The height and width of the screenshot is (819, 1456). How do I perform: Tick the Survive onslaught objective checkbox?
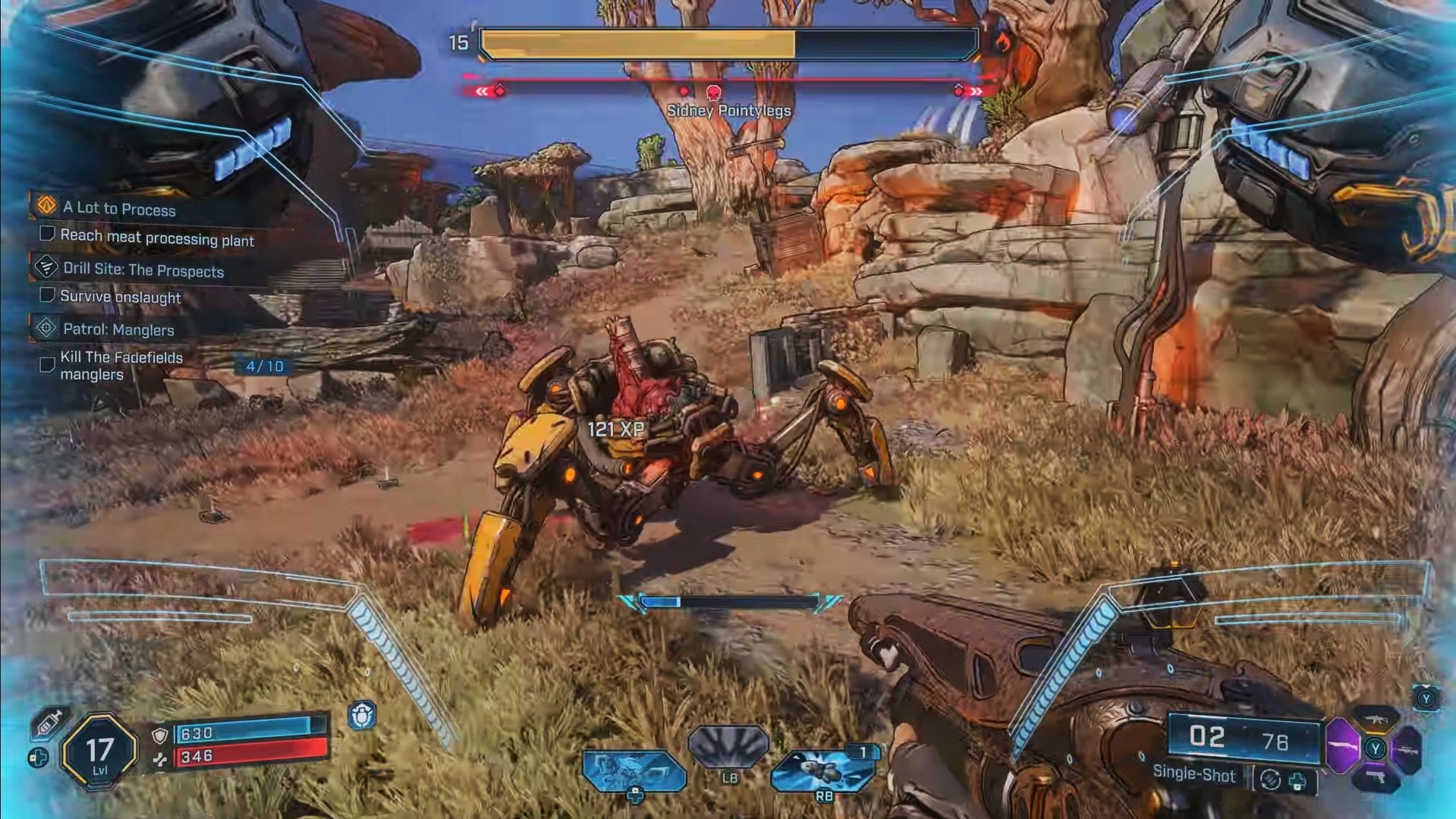pos(47,295)
